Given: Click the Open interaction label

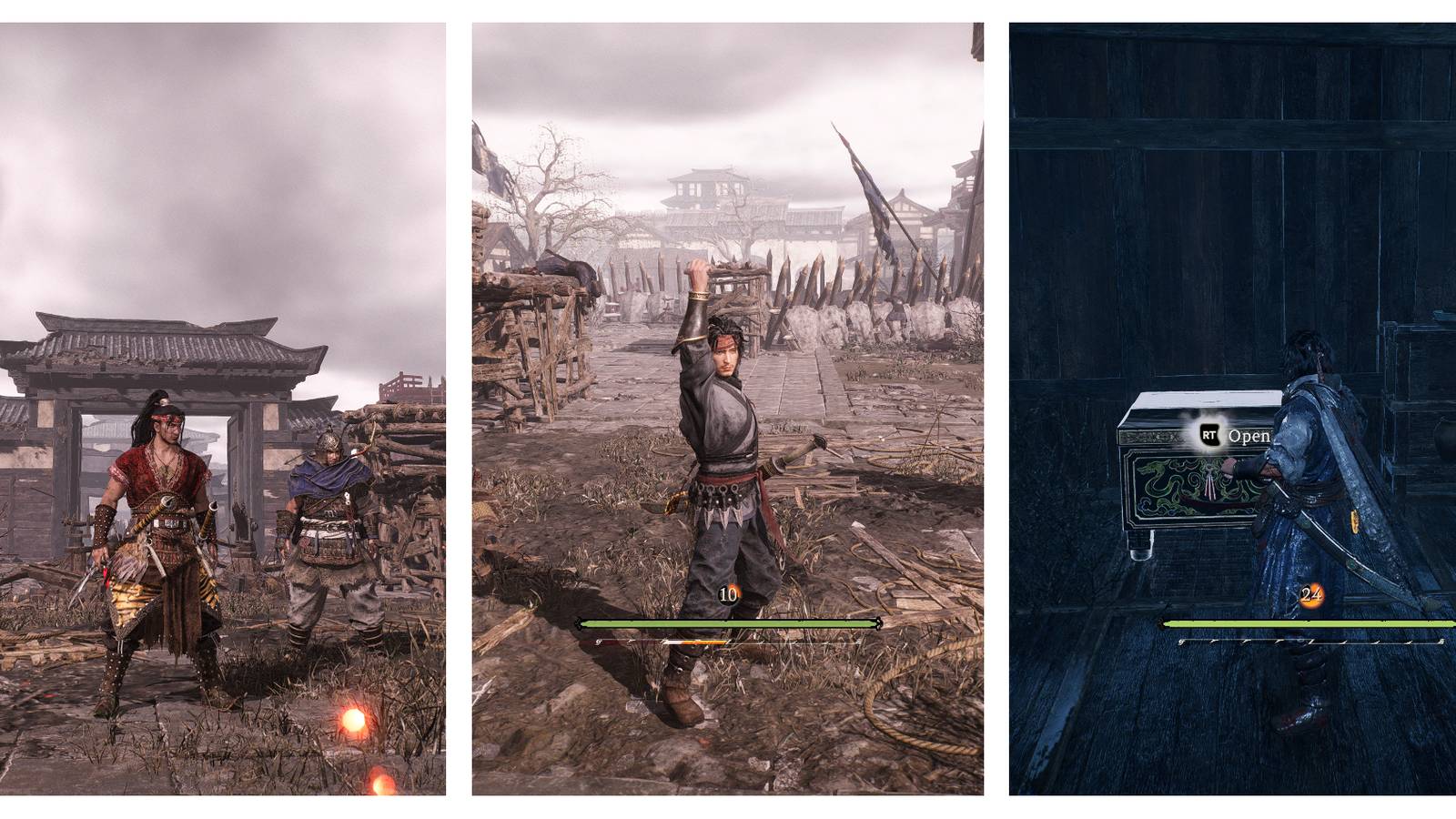Looking at the screenshot, I should [x=1251, y=435].
